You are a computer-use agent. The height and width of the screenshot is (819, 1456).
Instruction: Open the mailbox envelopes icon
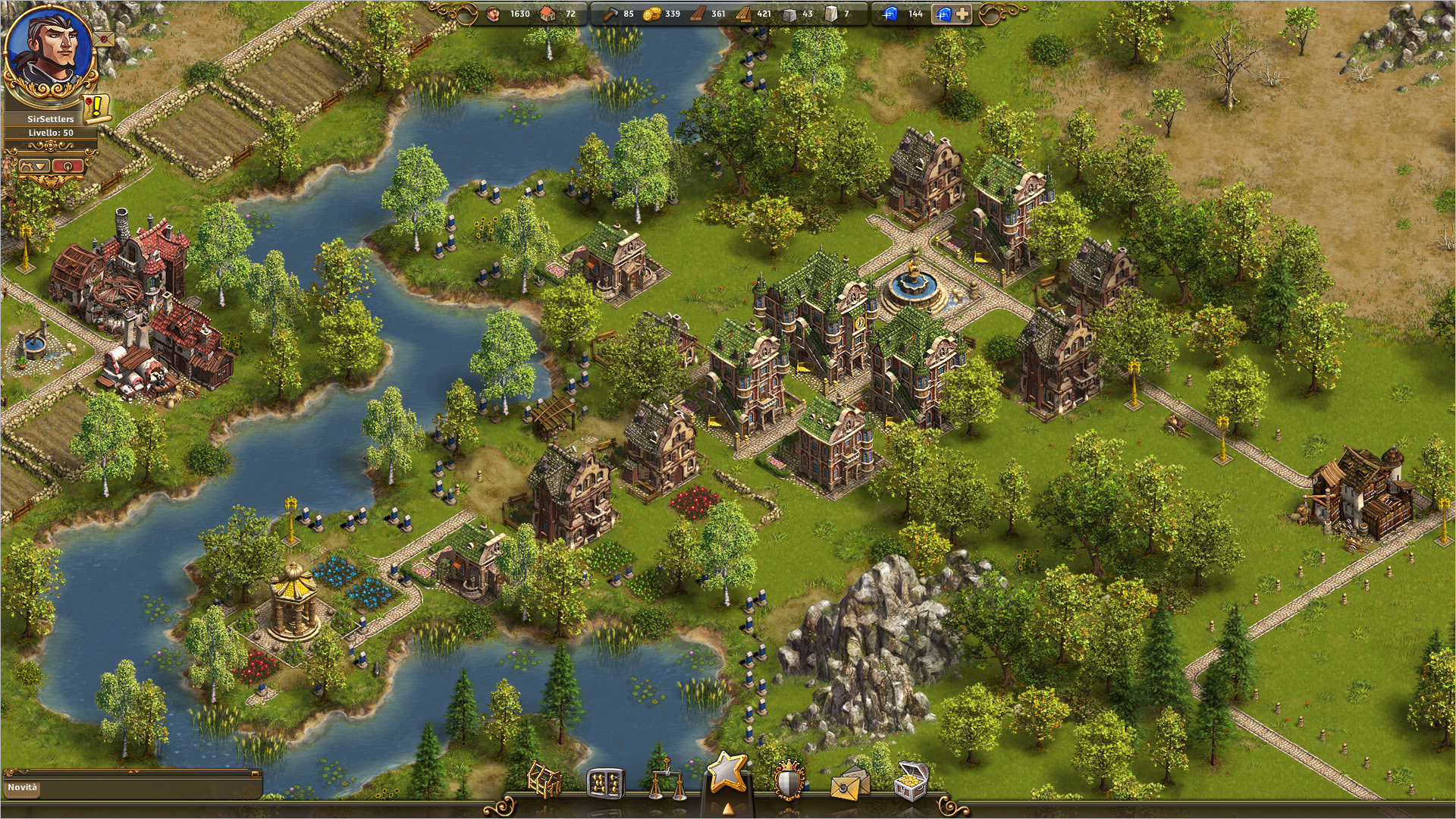pyautogui.click(x=849, y=783)
